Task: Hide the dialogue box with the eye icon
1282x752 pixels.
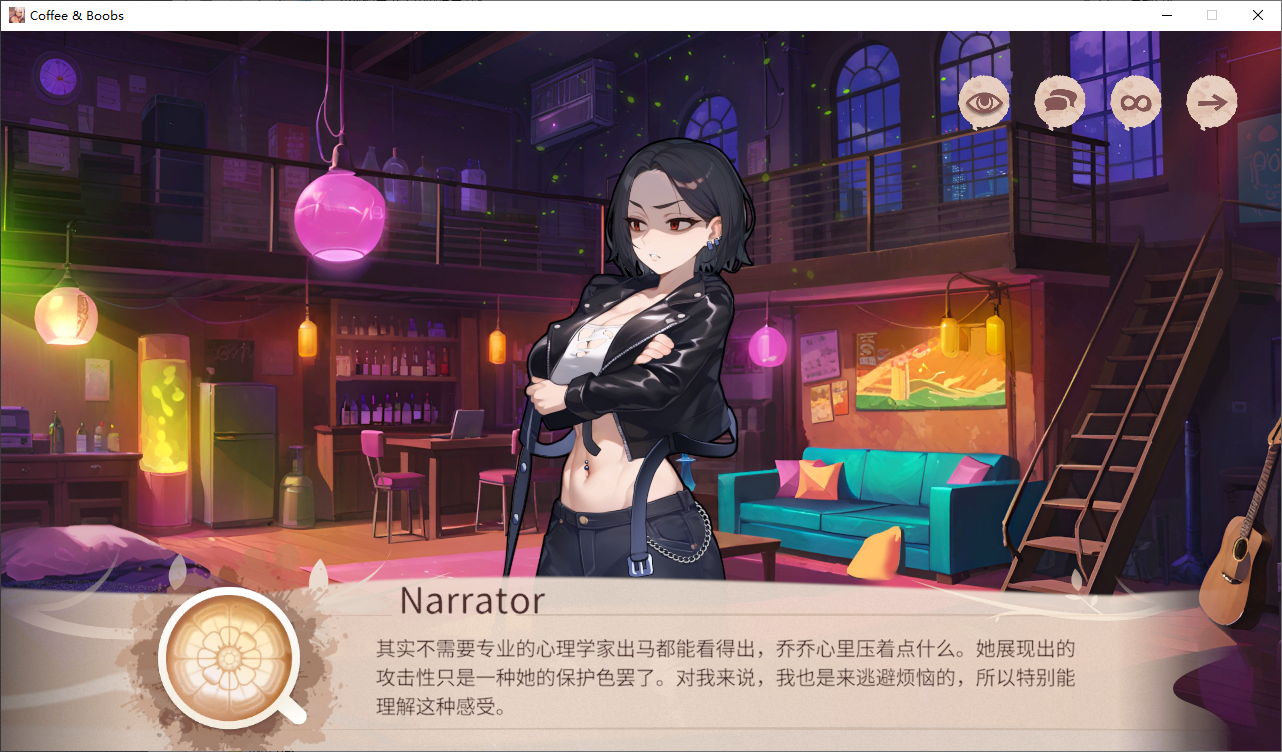Action: (984, 102)
